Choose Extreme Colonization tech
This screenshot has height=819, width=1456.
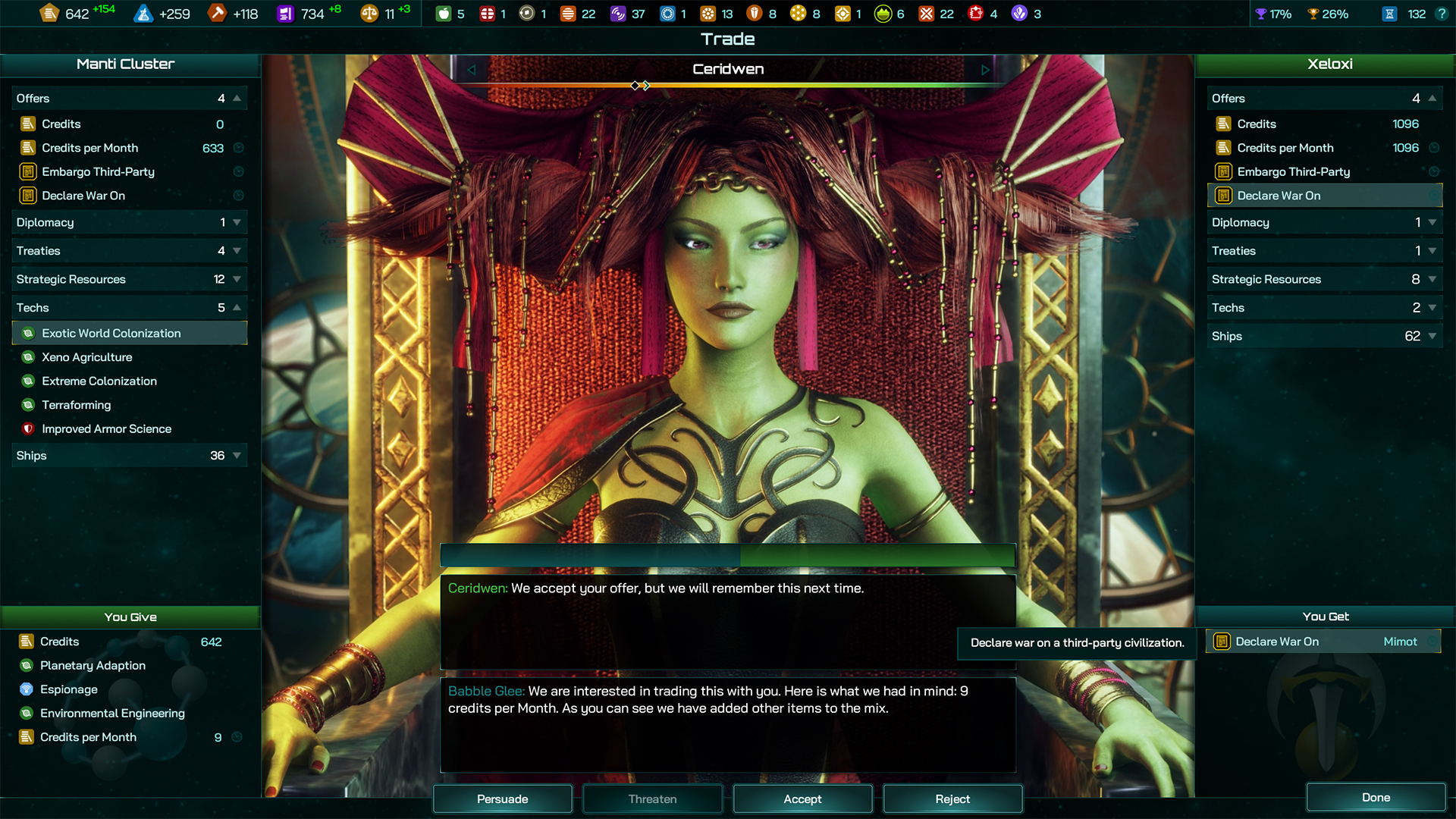[x=99, y=381]
